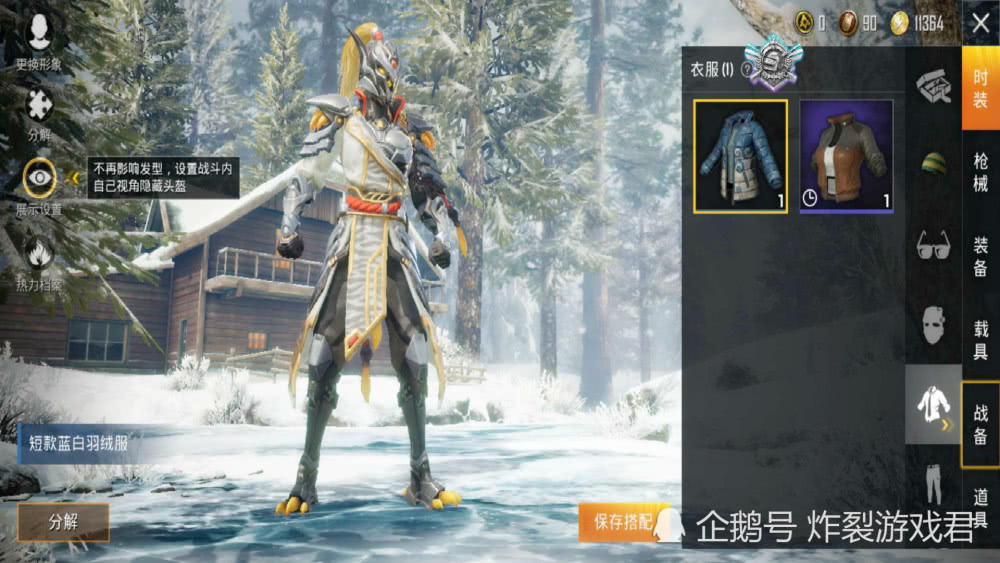The image size is (1000, 563).
Task: Choose the glasses category
Action: (x=933, y=245)
